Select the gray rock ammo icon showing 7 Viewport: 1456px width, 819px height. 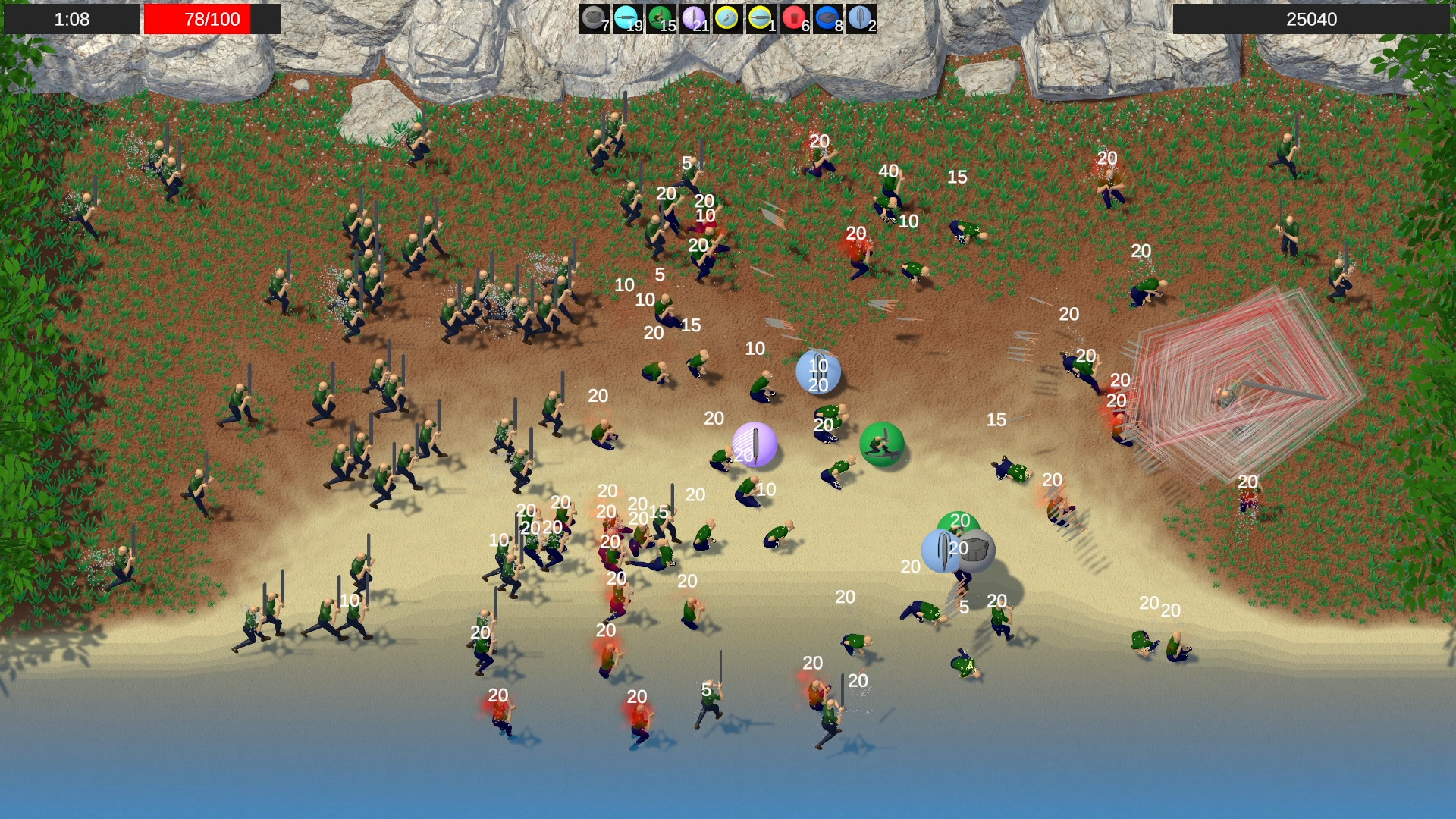point(595,19)
